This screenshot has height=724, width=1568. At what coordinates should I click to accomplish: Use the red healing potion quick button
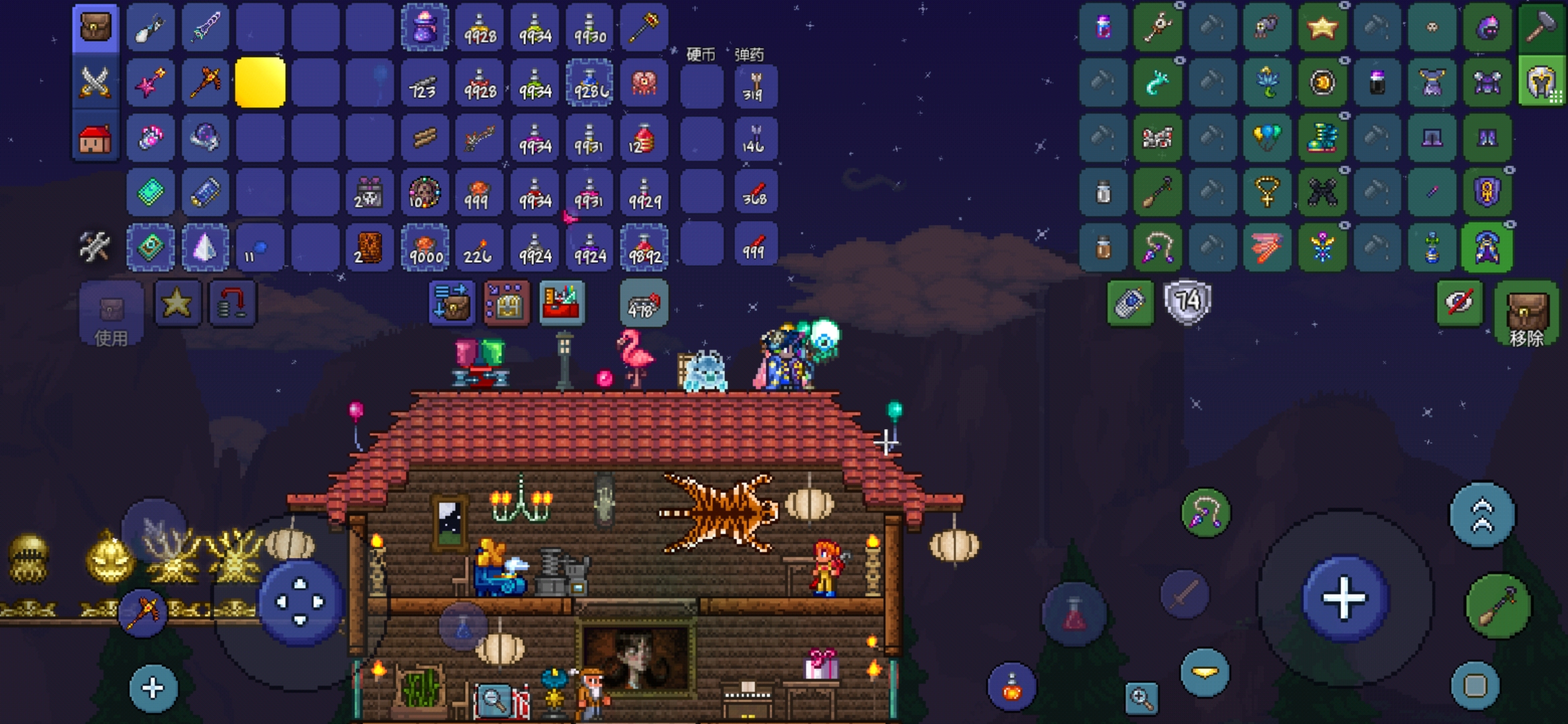point(1074,614)
